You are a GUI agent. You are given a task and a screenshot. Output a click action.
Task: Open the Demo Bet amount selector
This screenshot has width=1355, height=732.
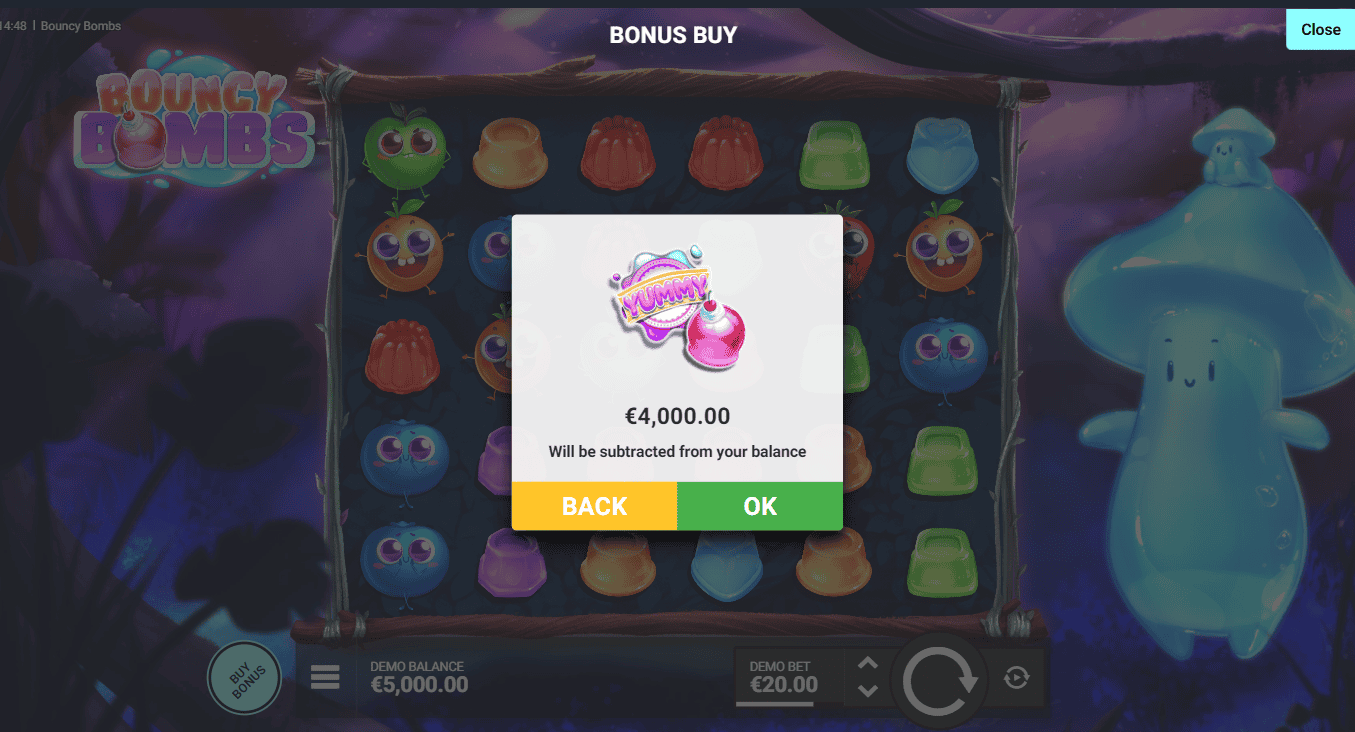(782, 676)
